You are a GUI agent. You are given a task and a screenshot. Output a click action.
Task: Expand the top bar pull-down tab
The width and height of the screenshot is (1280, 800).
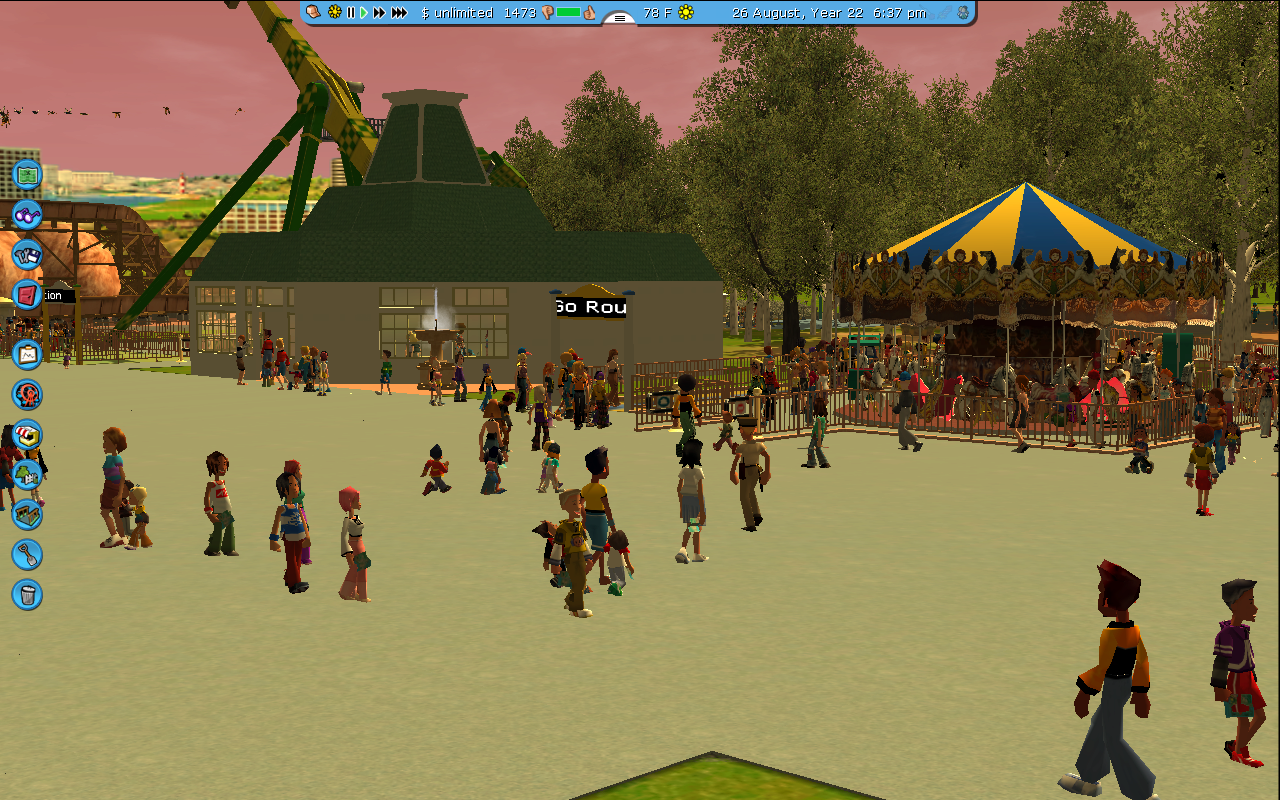coord(620,18)
